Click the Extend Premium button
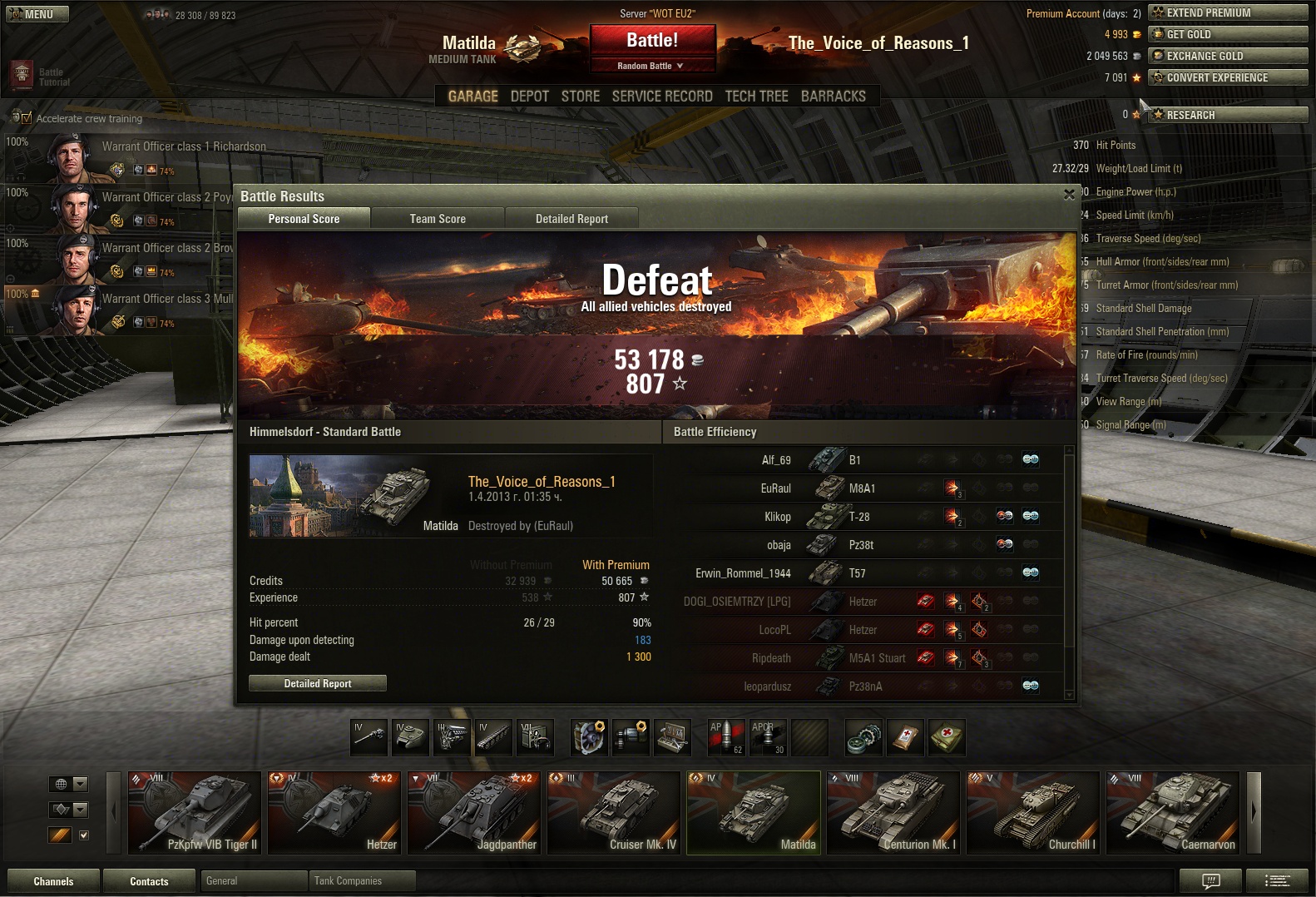The width and height of the screenshot is (1316, 897). (1227, 12)
